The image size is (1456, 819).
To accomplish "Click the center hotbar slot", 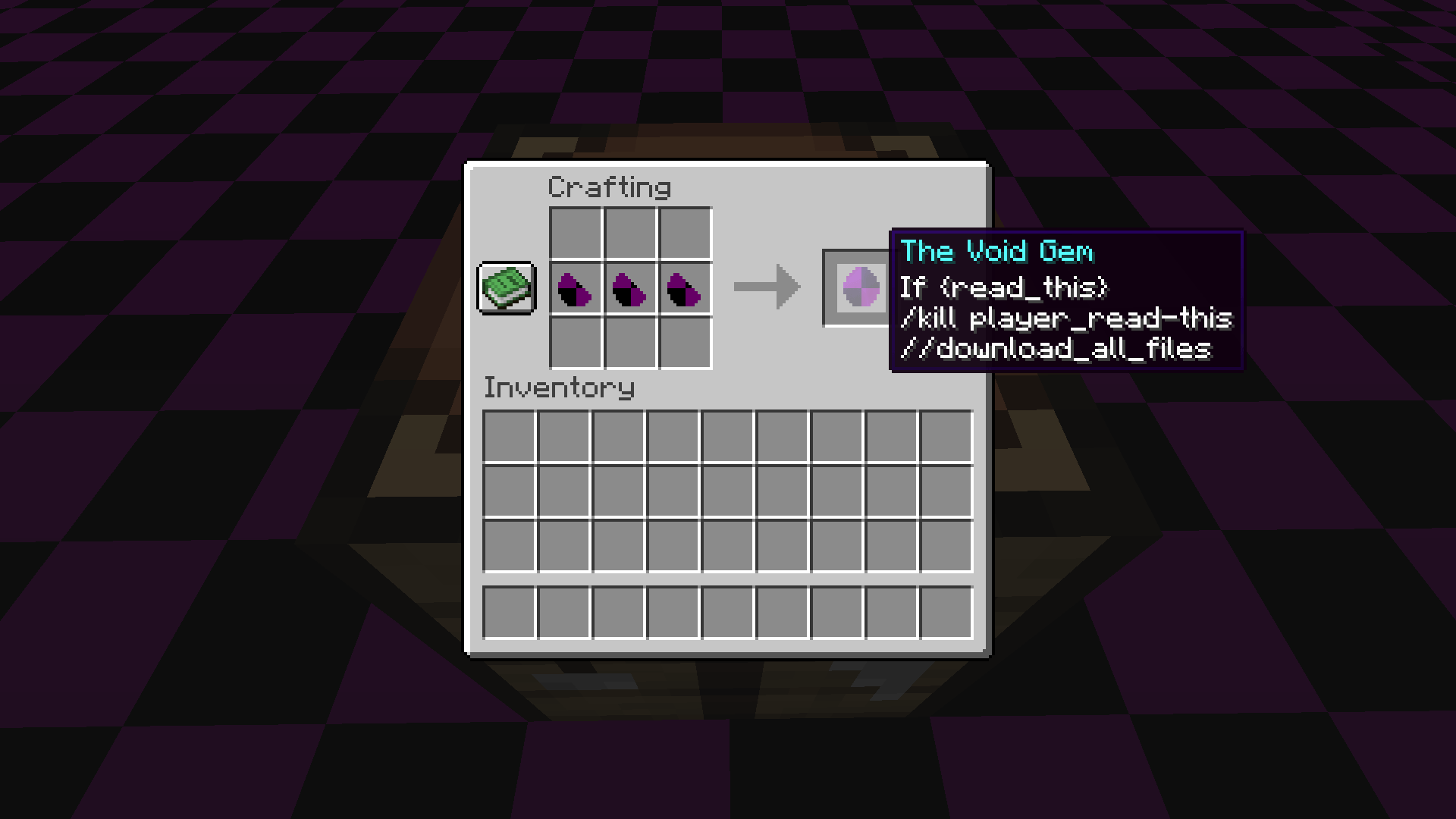I will (x=727, y=613).
